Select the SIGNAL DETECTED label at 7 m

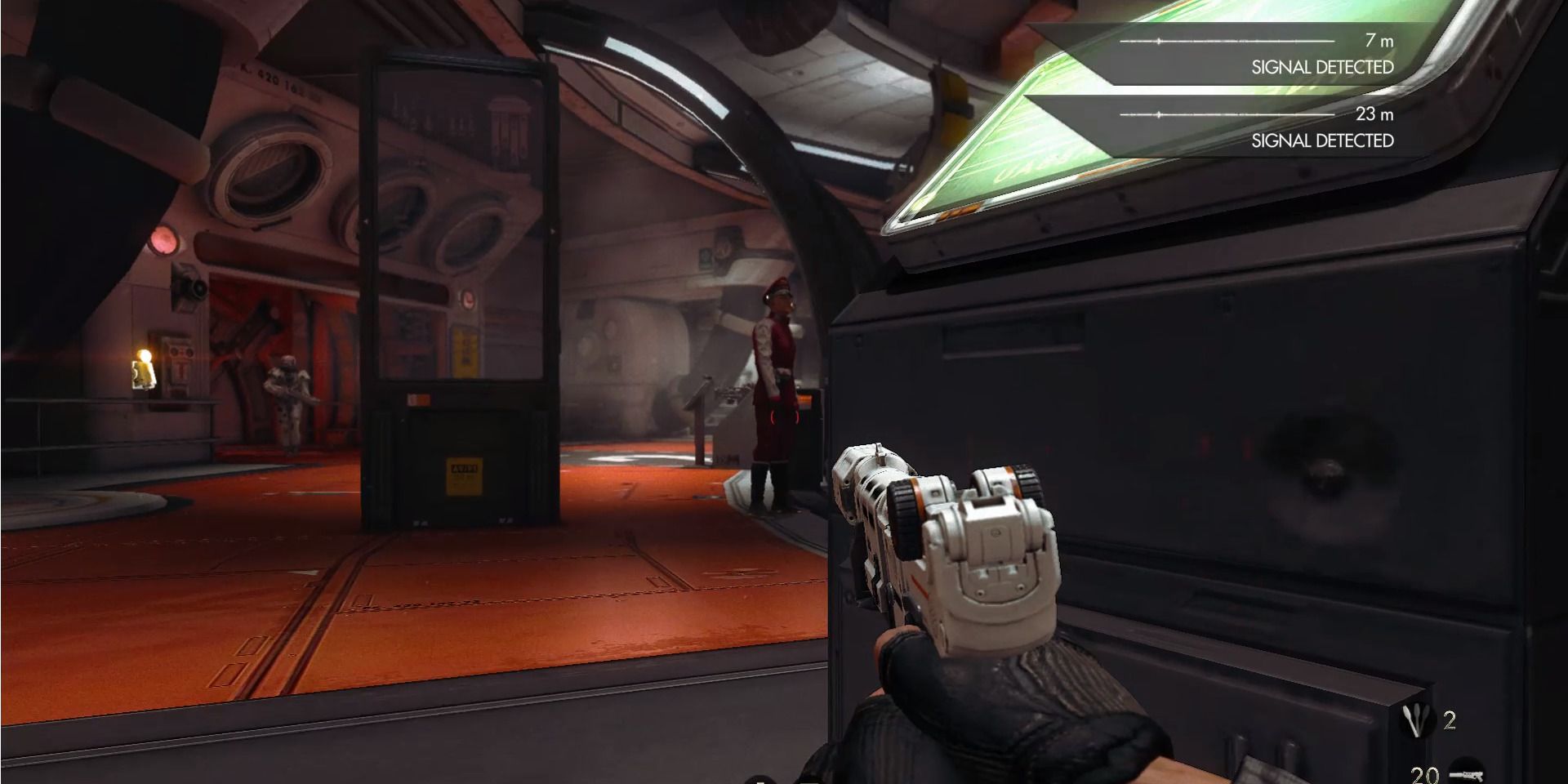point(1321,65)
